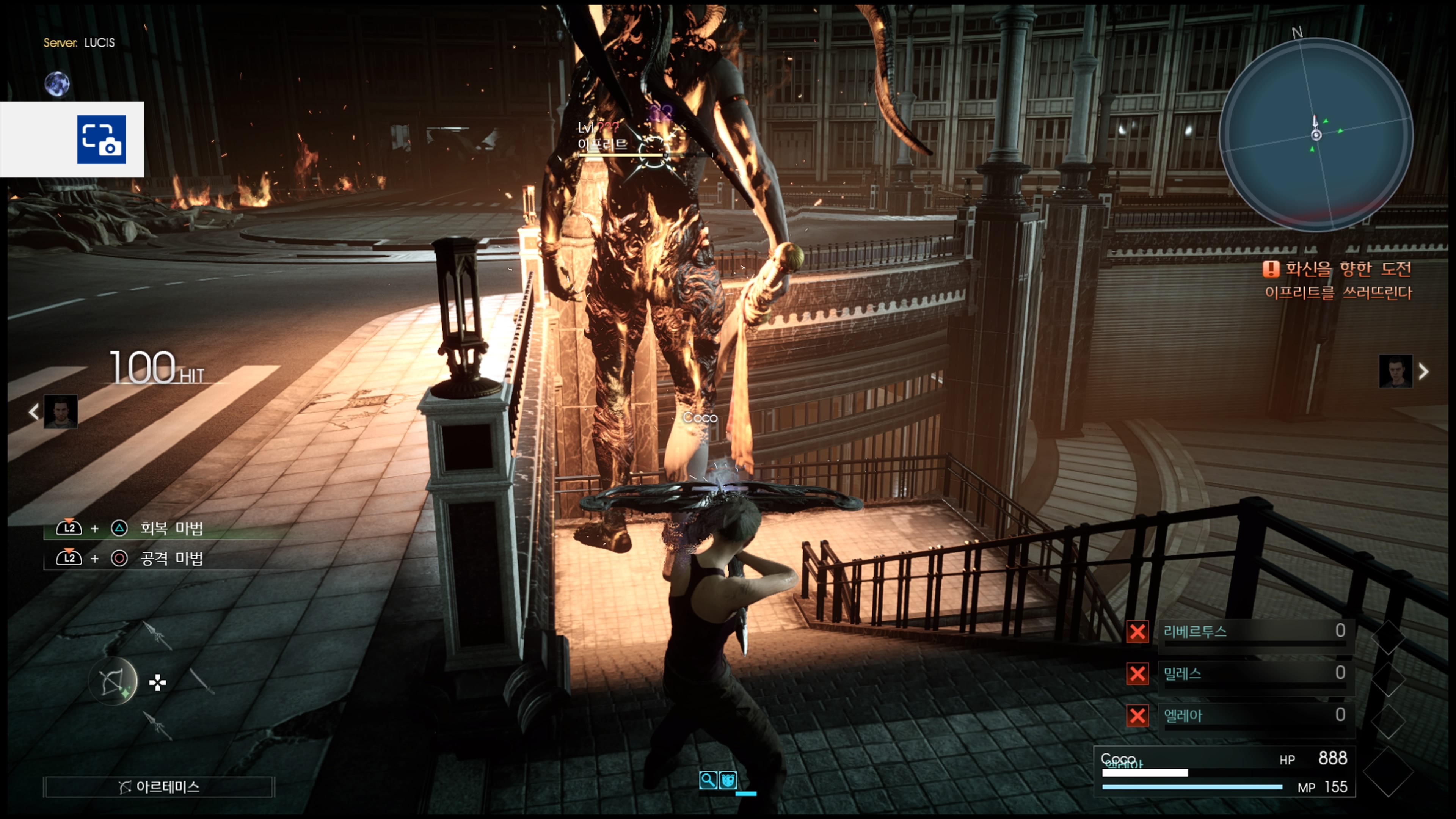Click right chevron next to character portrait

pyautogui.click(x=1423, y=371)
